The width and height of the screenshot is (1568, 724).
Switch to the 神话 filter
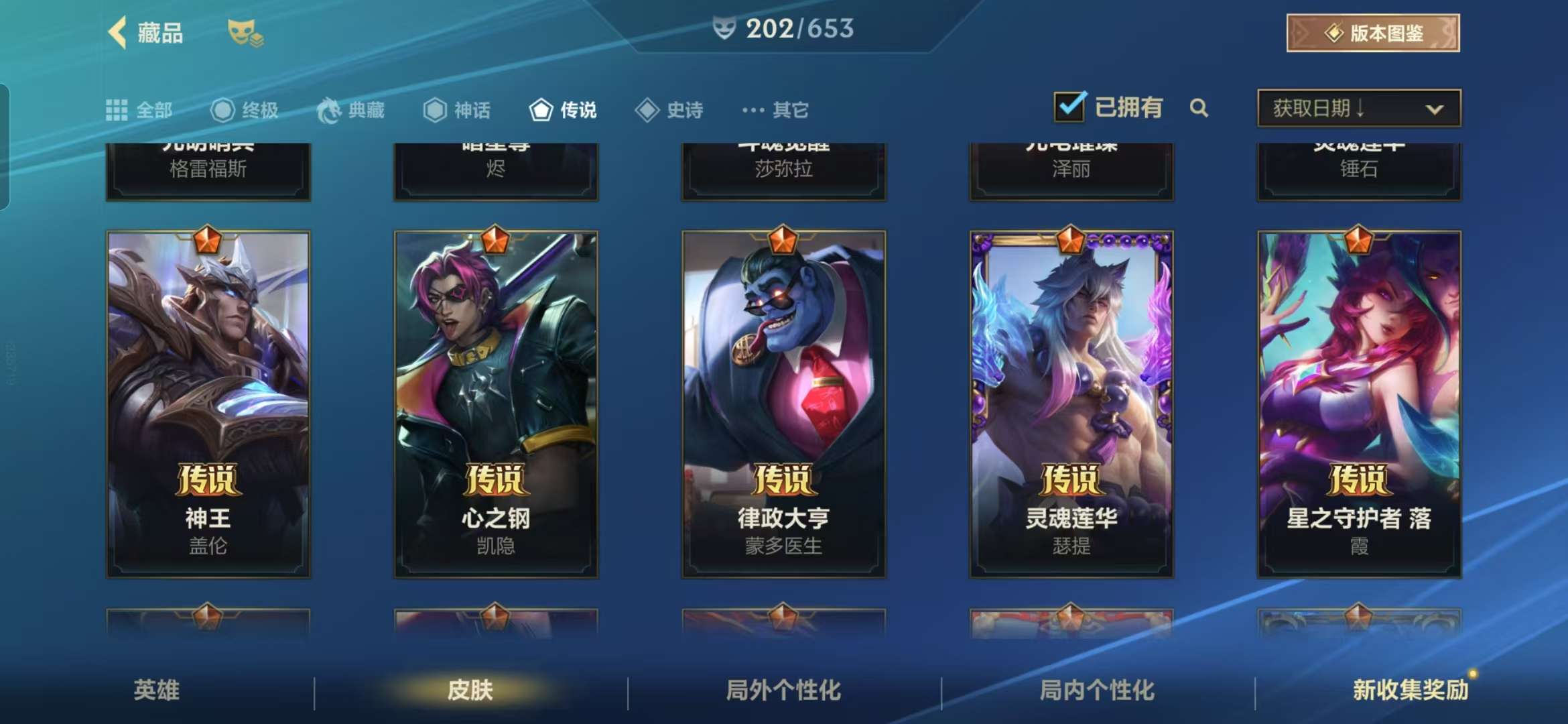(457, 110)
